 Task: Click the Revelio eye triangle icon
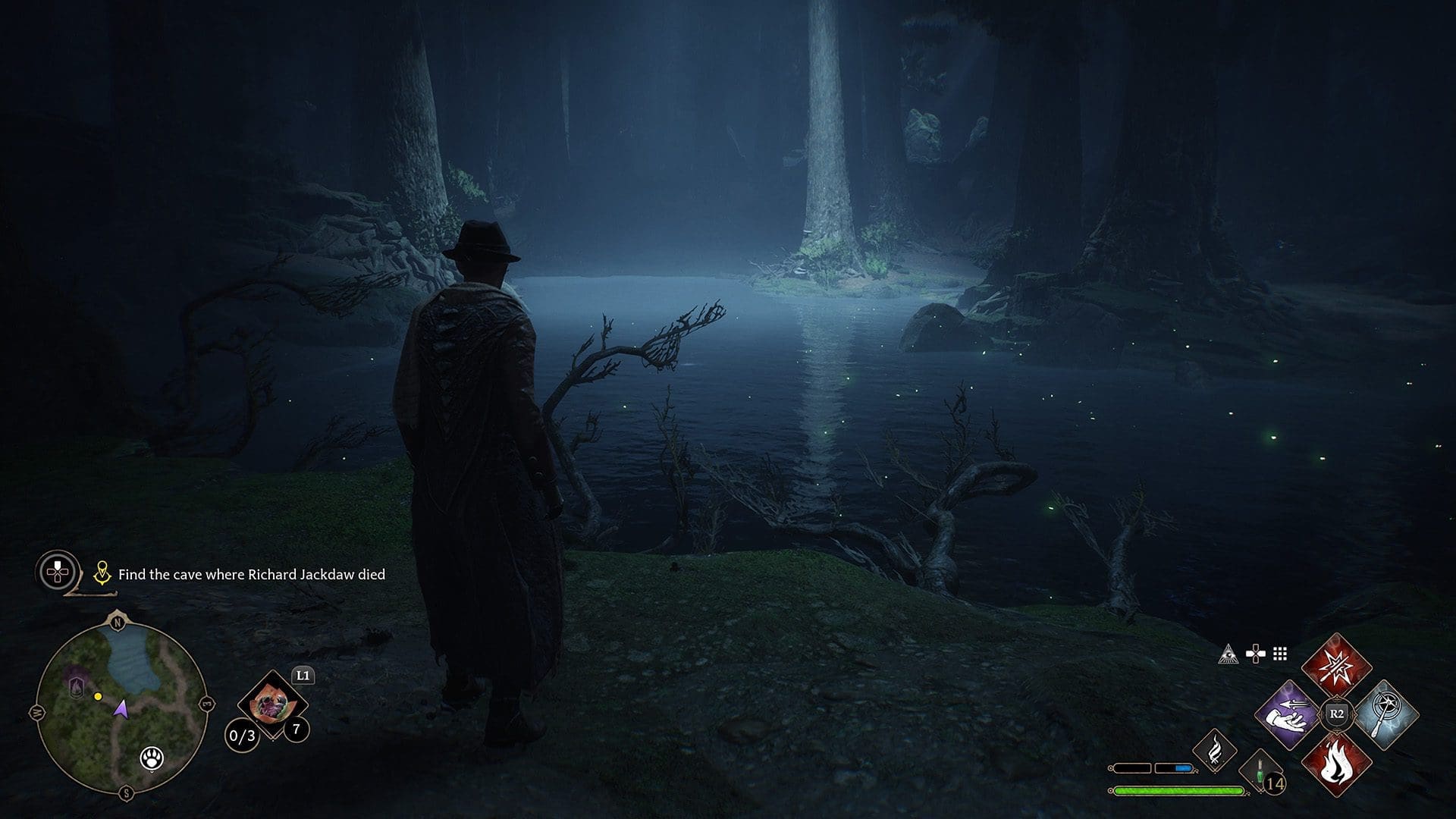coord(1228,654)
